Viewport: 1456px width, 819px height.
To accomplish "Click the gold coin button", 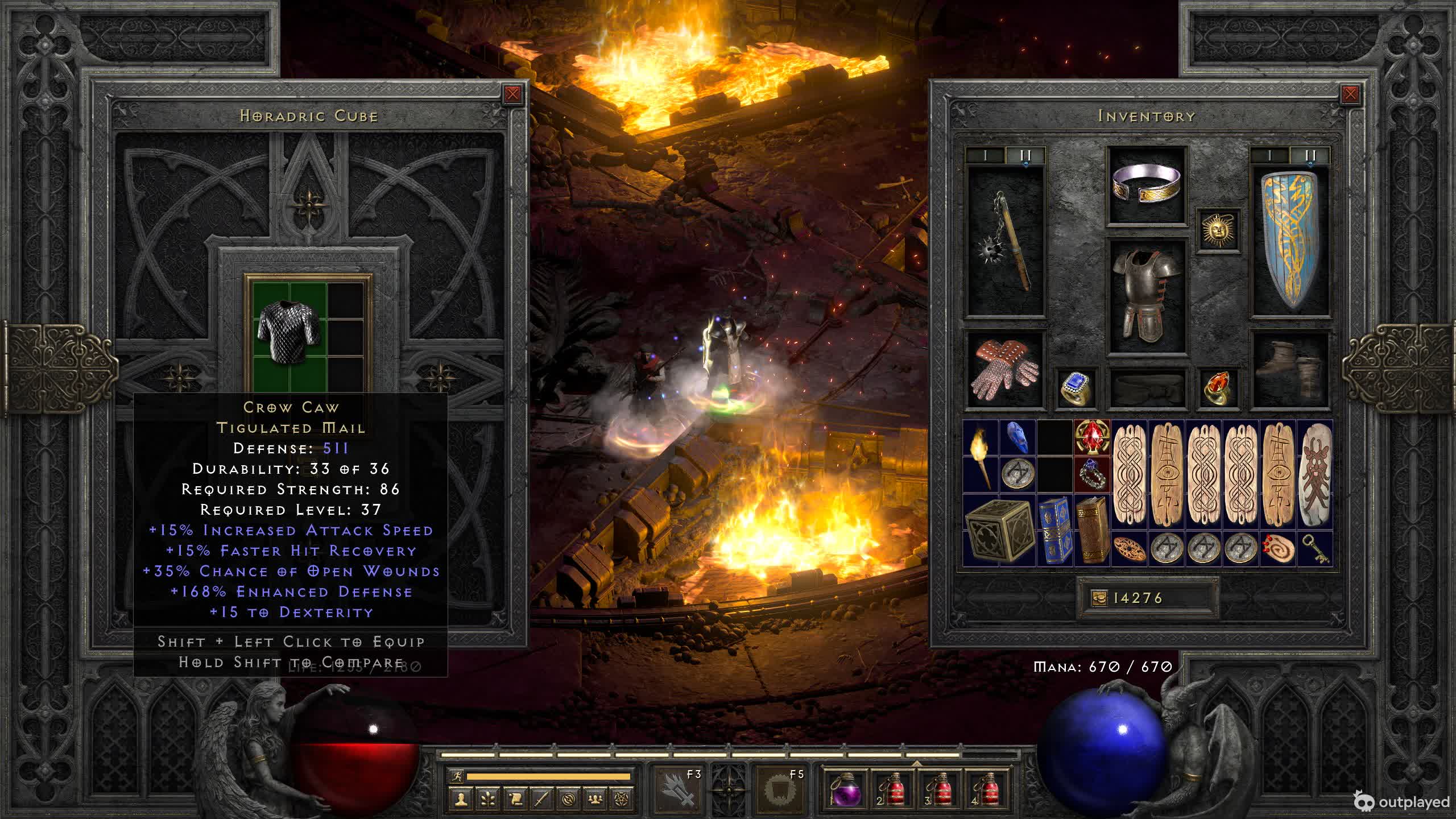I will click(x=1099, y=598).
